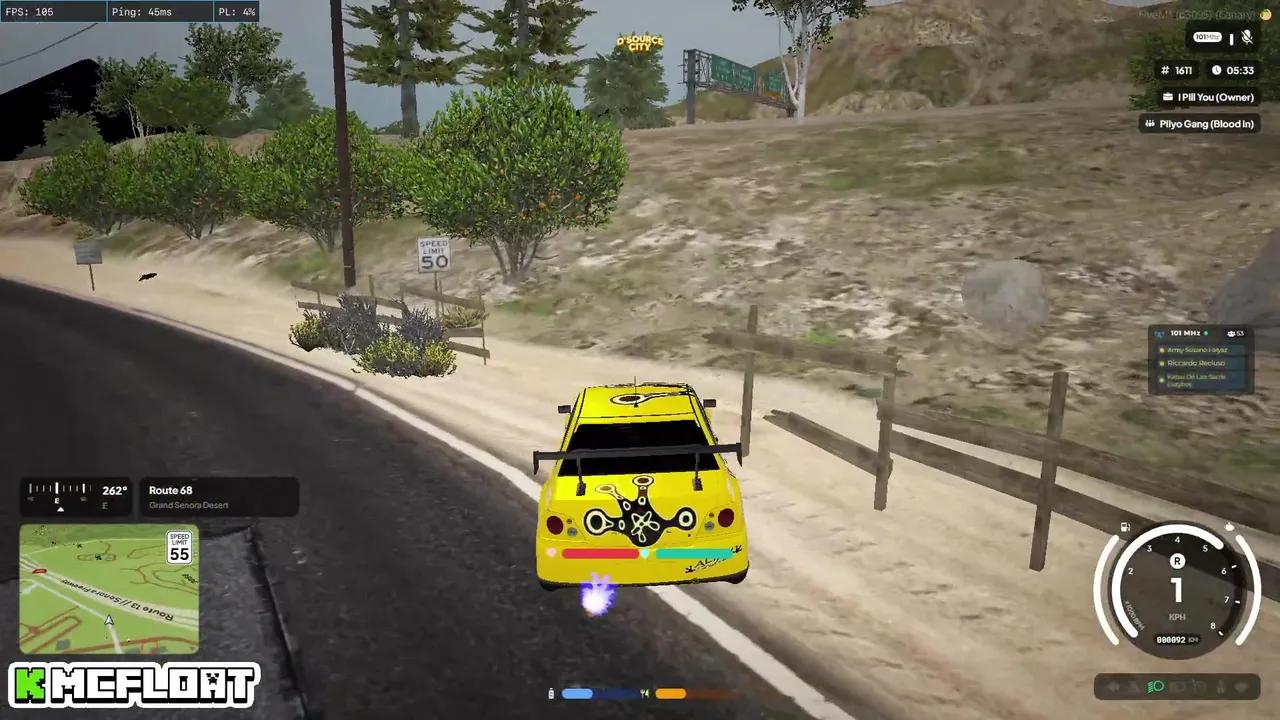
Task: Click the muted microphone icon
Action: pos(1246,38)
